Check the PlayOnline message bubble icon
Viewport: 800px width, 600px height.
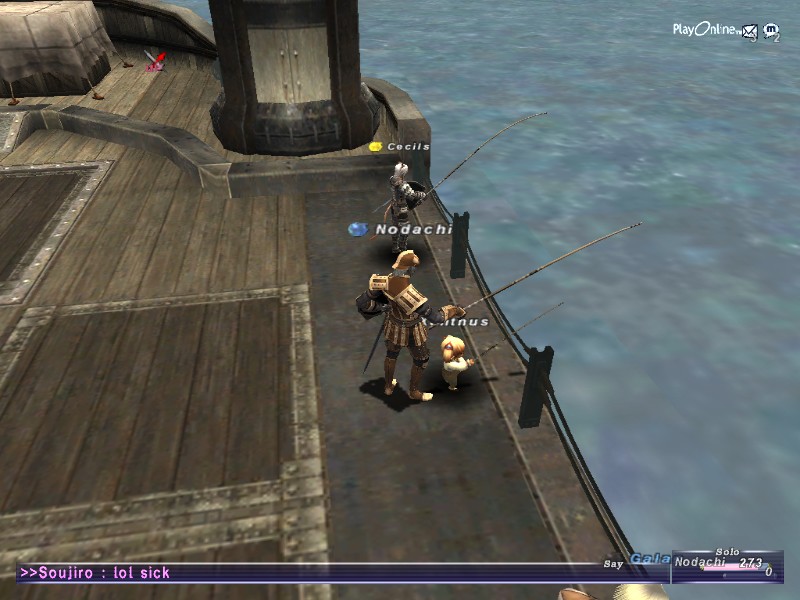tap(770, 31)
